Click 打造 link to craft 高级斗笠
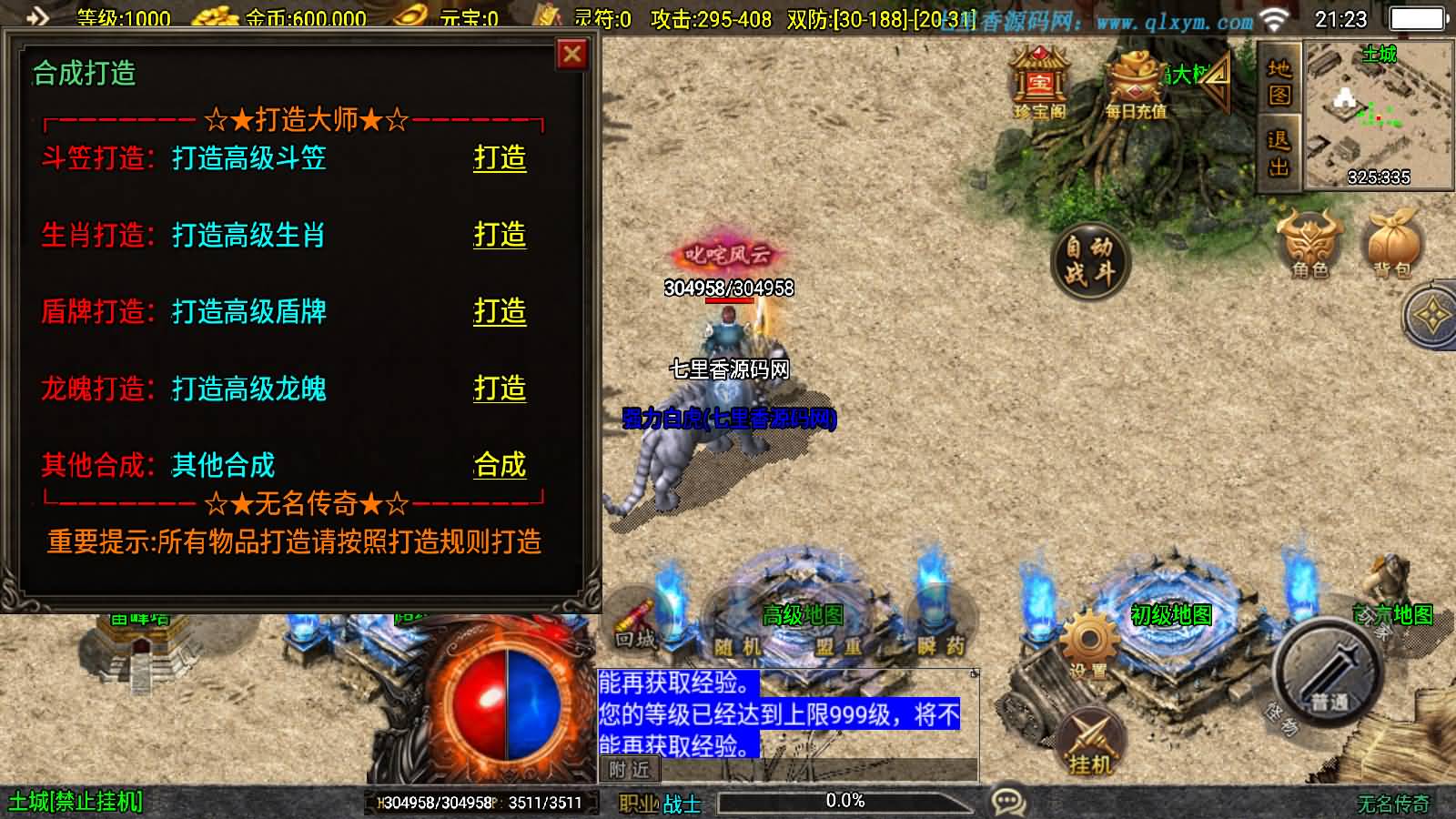This screenshot has height=819, width=1456. [x=500, y=159]
